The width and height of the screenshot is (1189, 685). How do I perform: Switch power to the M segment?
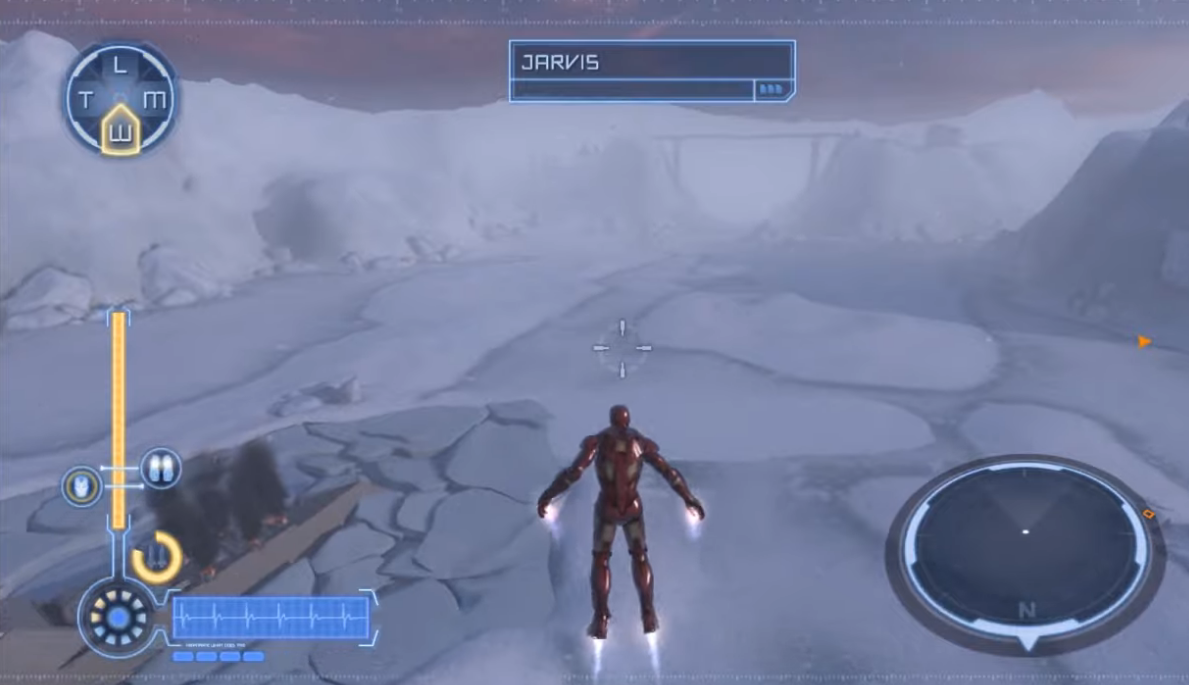[x=154, y=100]
